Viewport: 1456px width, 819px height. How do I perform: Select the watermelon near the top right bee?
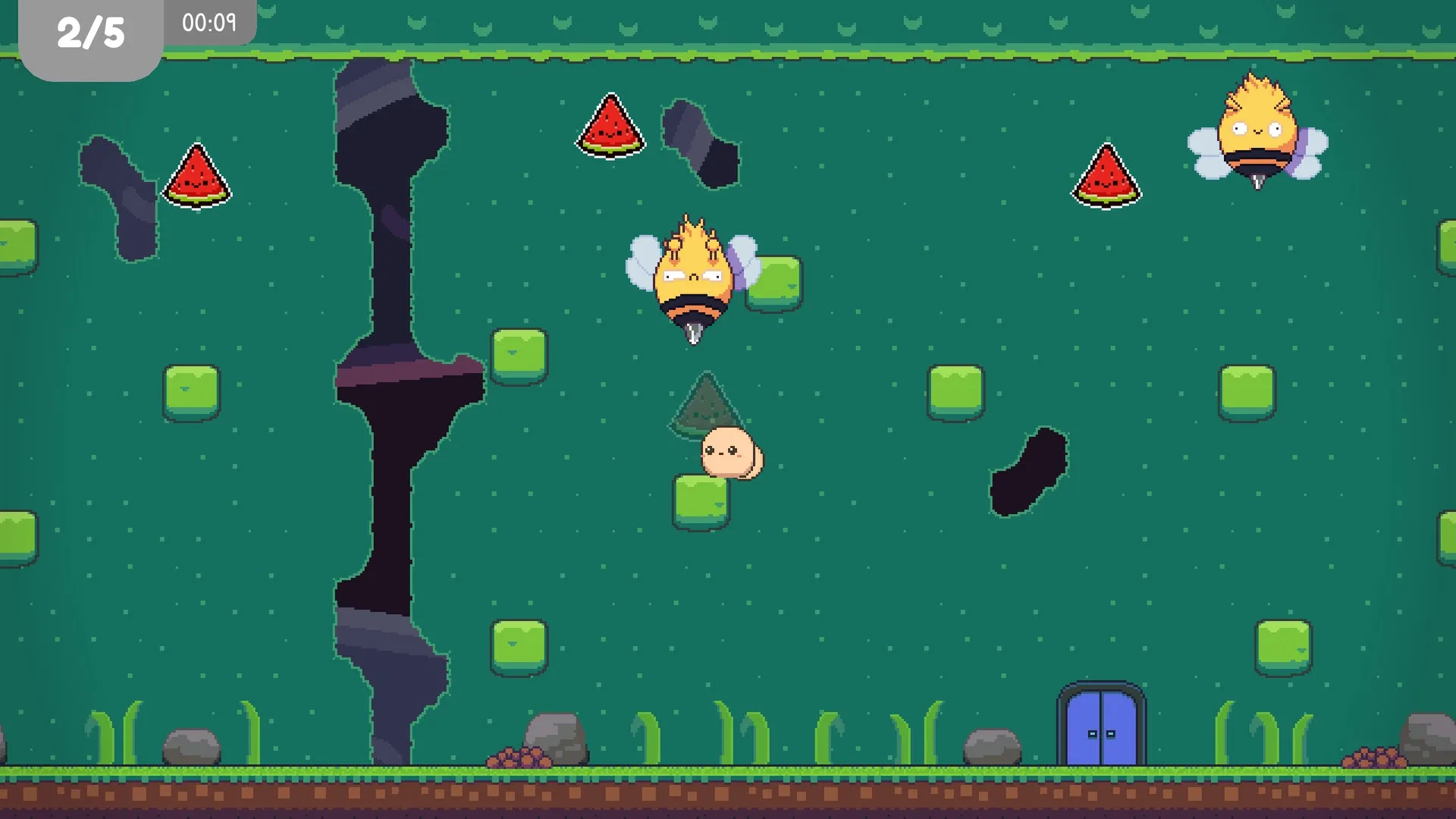(x=1106, y=177)
